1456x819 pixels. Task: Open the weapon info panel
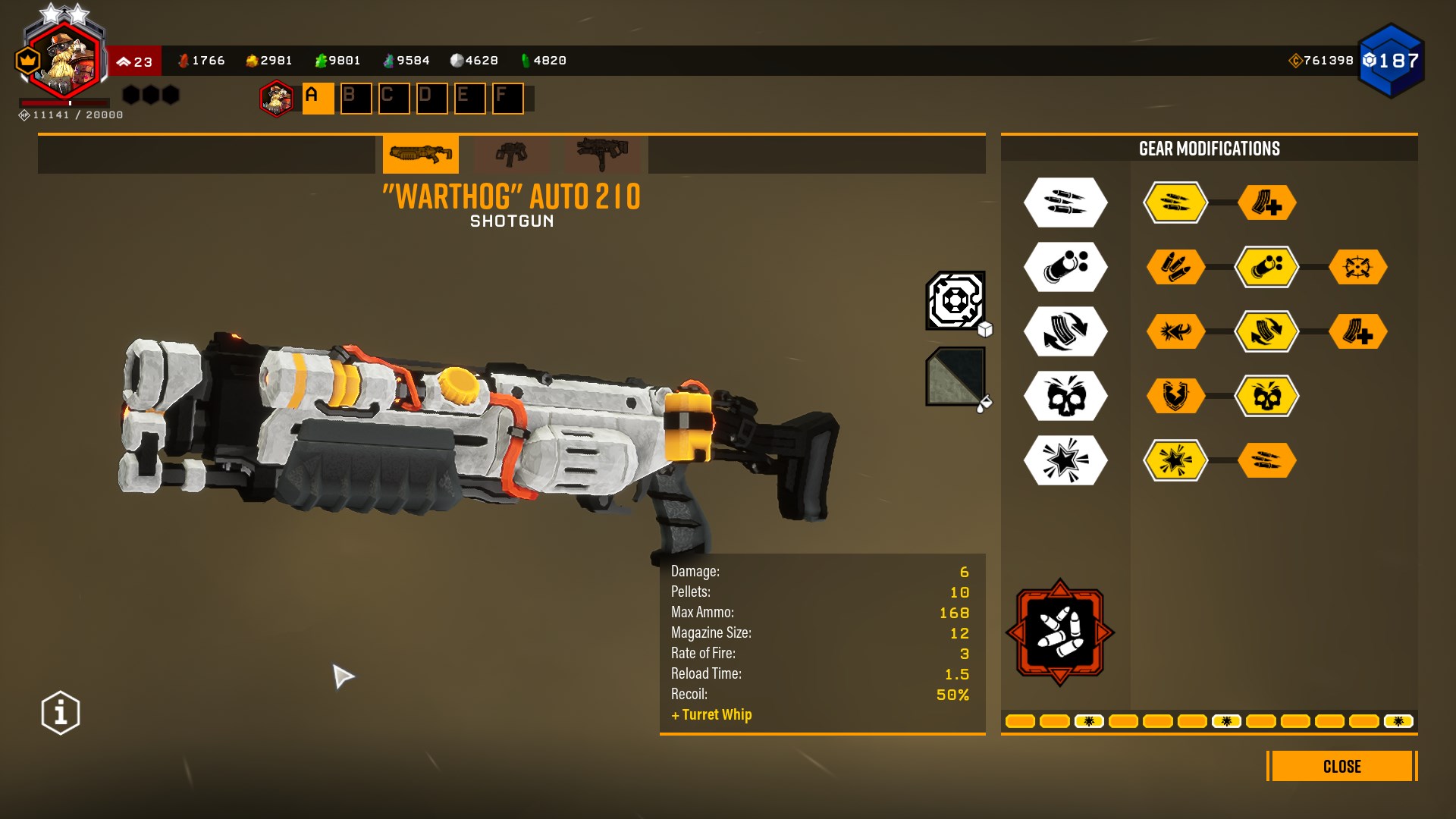click(x=61, y=713)
